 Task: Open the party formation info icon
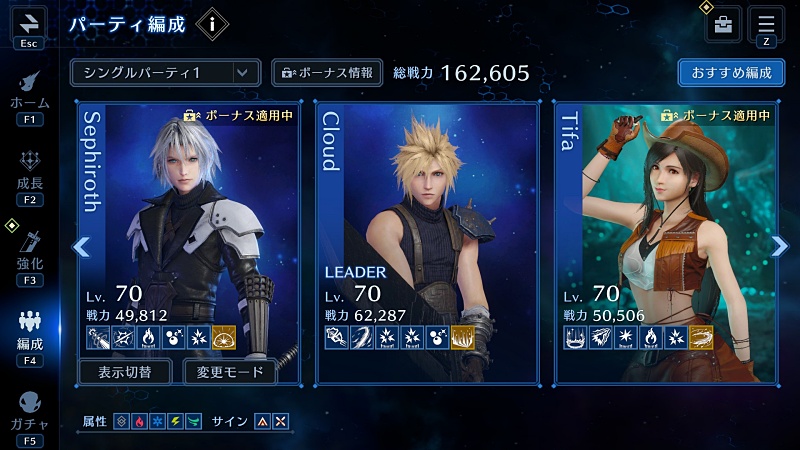pyautogui.click(x=211, y=23)
